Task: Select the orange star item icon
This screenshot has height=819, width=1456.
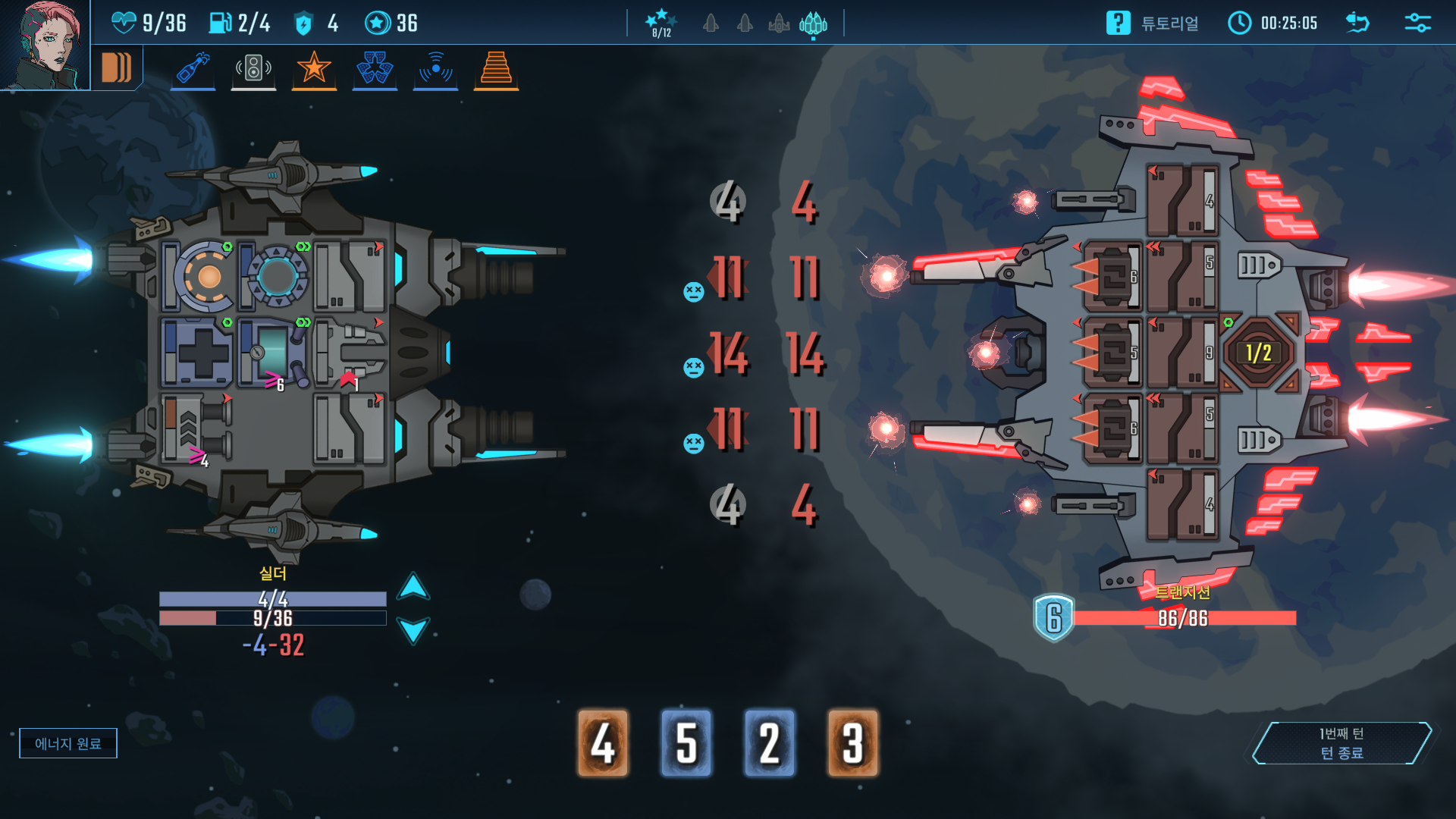Action: pyautogui.click(x=314, y=68)
